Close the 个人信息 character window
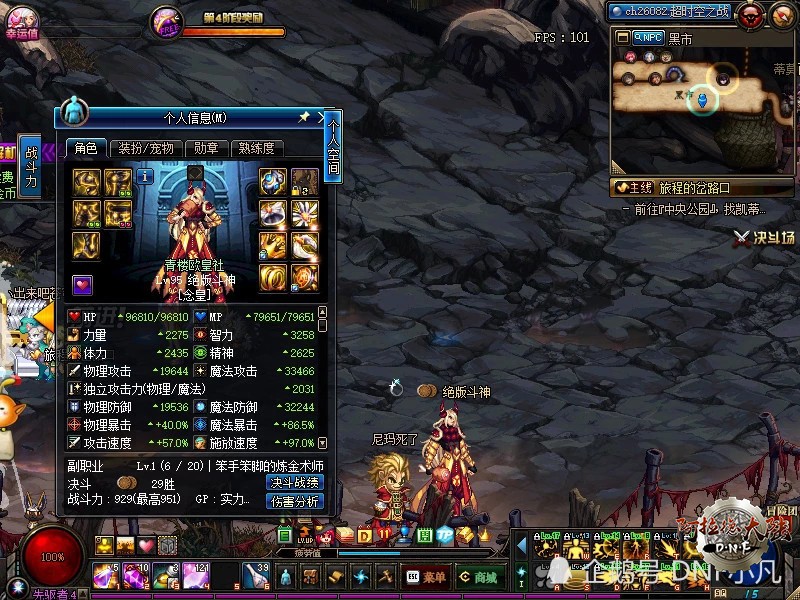The image size is (800, 600). click(x=322, y=117)
